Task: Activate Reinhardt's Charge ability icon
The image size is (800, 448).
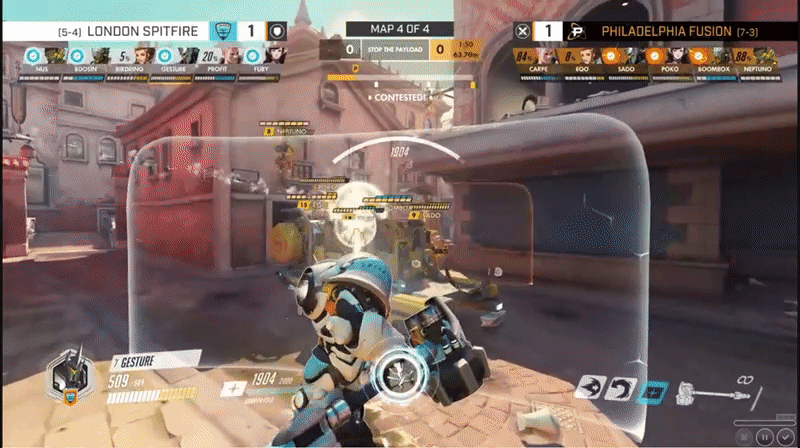Action: click(x=592, y=388)
